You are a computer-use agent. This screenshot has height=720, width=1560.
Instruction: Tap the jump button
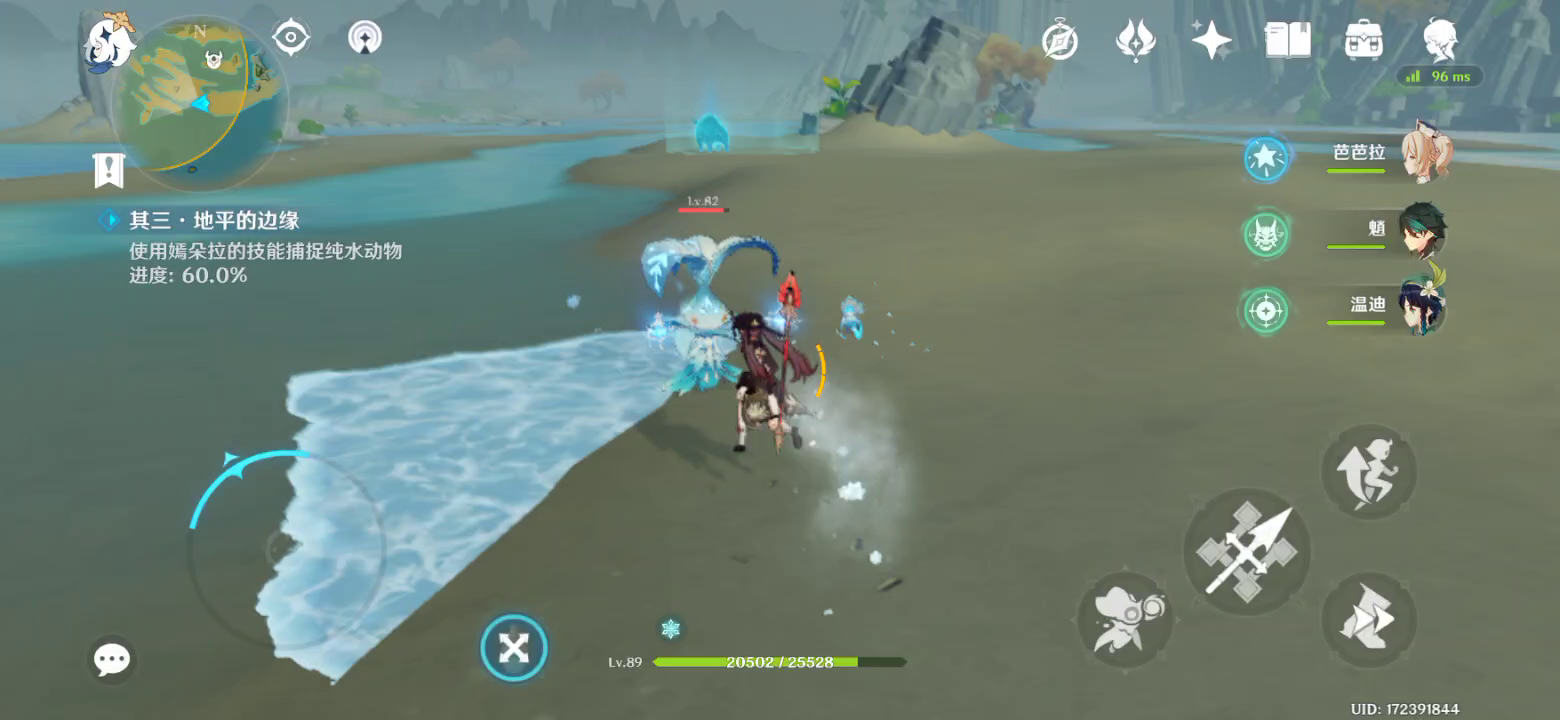tap(1368, 472)
